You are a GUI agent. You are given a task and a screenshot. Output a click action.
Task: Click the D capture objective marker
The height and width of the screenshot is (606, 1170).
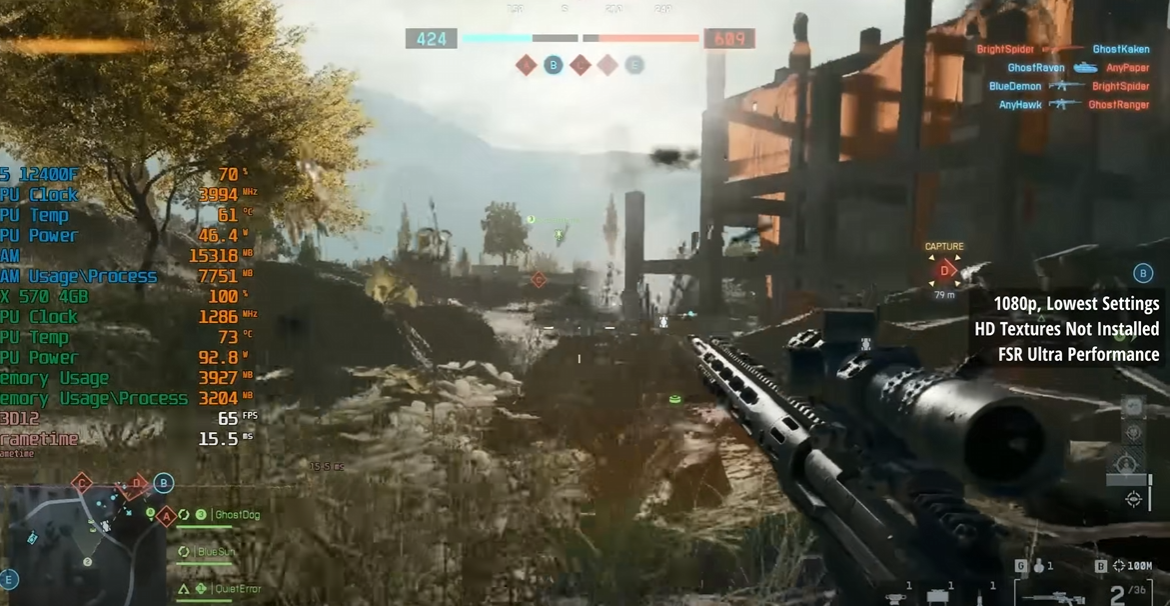[944, 268]
